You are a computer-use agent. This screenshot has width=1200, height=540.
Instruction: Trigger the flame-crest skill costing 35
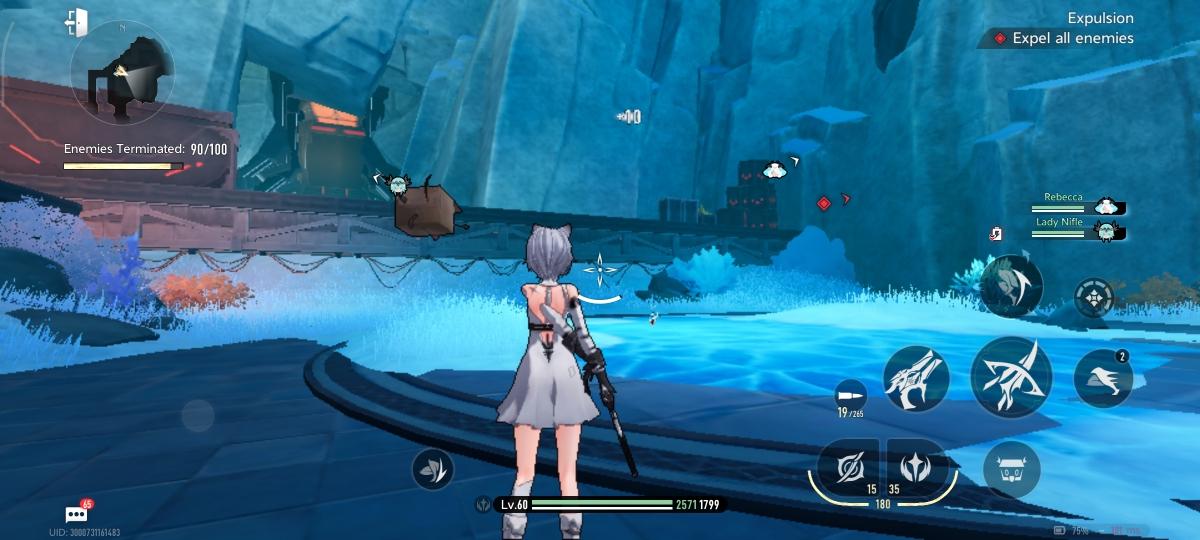[x=915, y=466]
